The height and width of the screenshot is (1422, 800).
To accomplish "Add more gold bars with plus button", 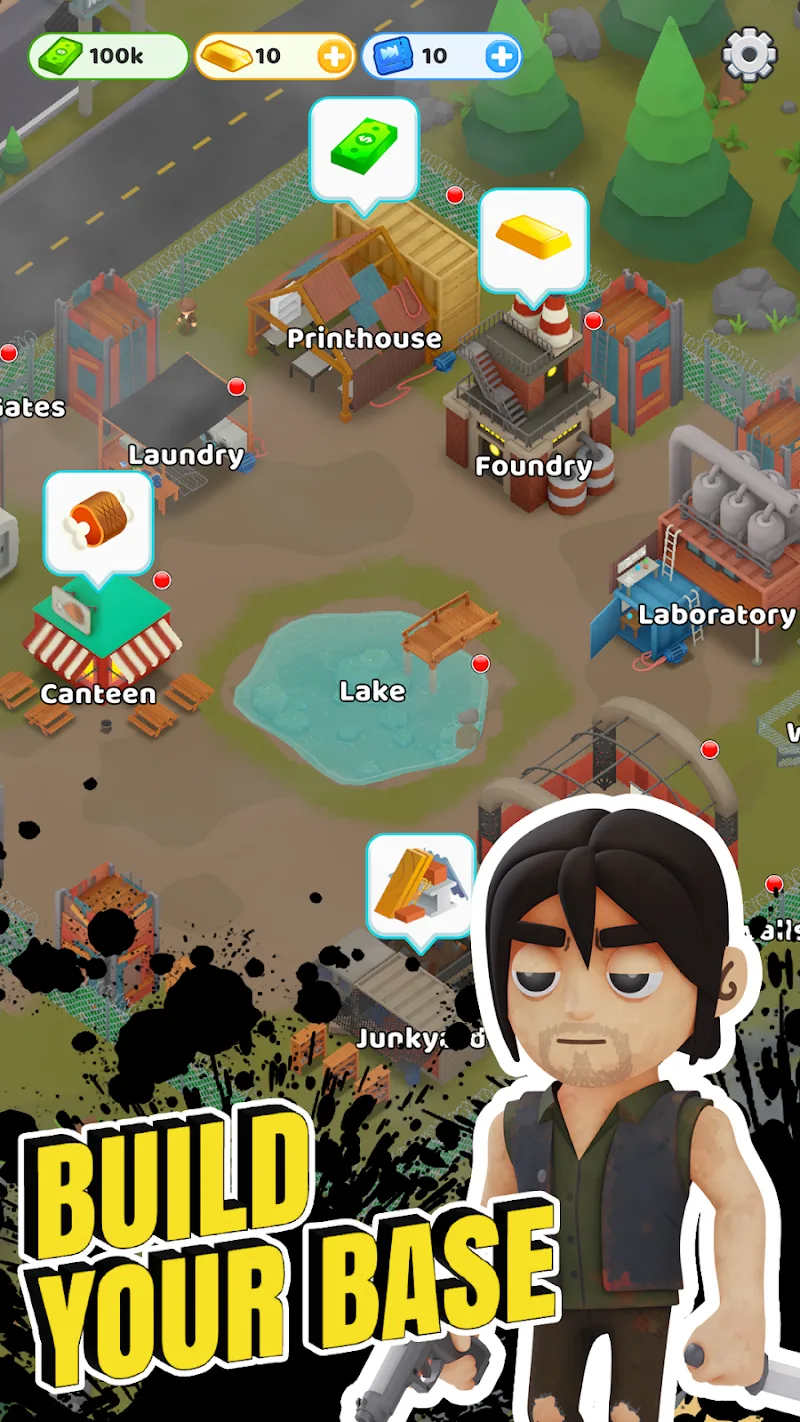I will pos(335,57).
